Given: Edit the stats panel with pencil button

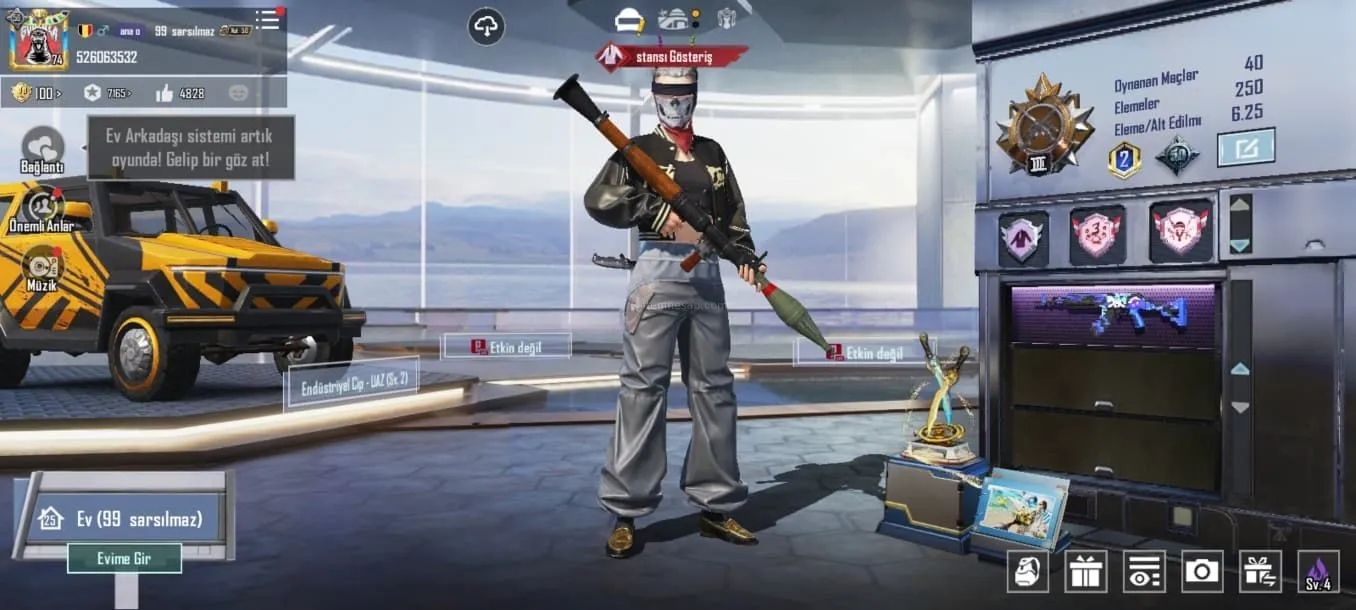Looking at the screenshot, I should (x=1245, y=147).
